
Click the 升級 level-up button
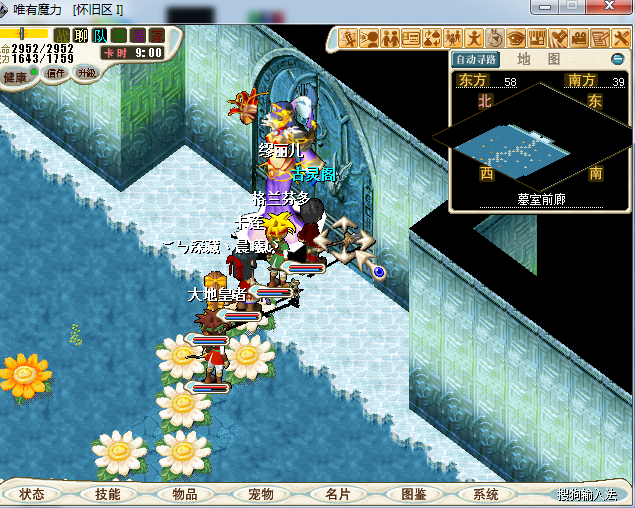tap(87, 73)
